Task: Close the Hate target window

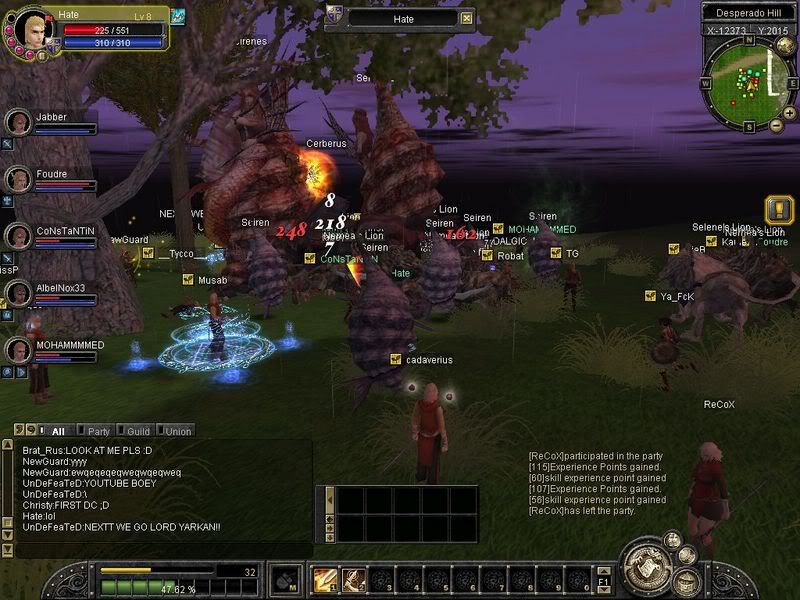Action: pyautogui.click(x=466, y=18)
